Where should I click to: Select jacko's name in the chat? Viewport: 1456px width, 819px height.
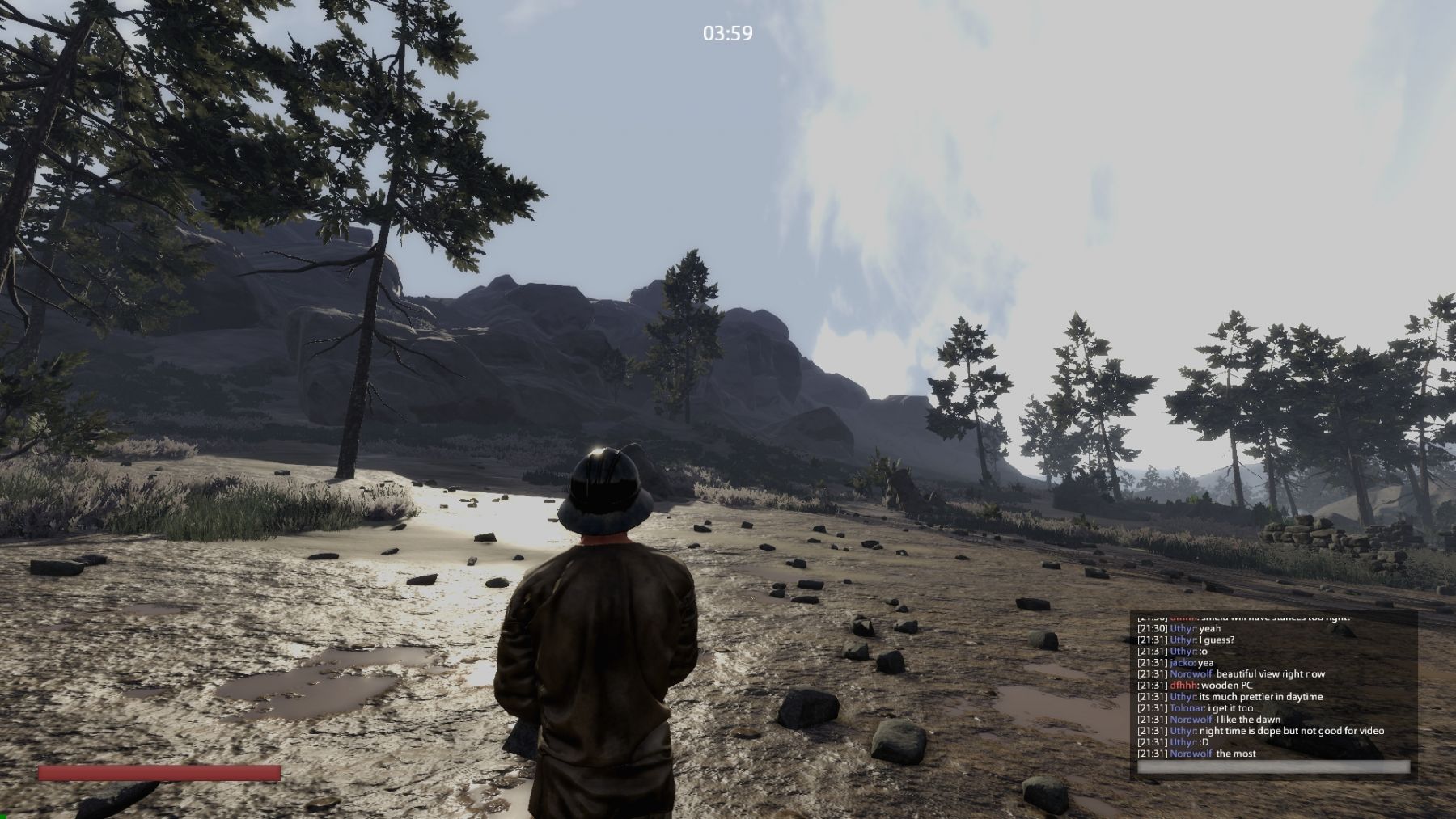point(1183,663)
